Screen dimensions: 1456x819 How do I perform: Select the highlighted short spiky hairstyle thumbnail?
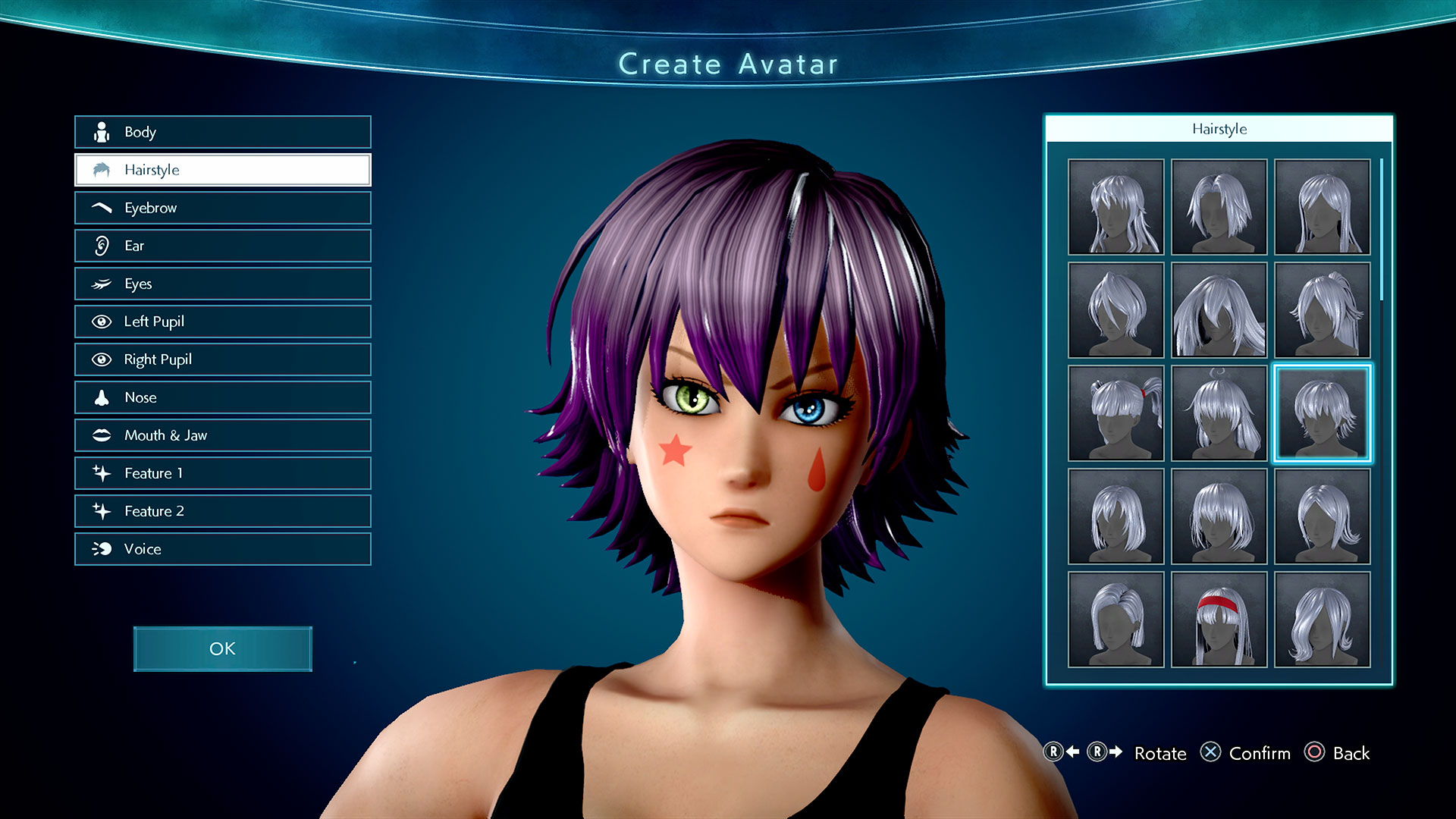(x=1322, y=413)
